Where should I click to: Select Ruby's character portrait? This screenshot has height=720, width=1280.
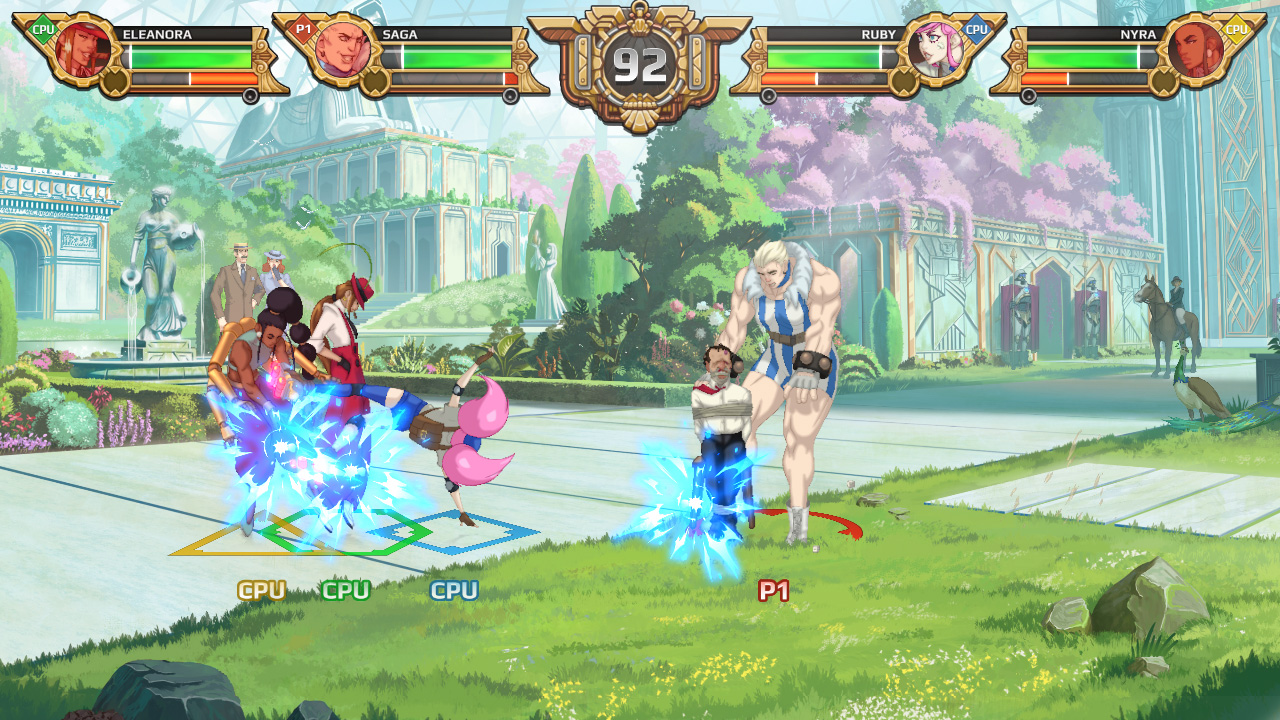(937, 50)
